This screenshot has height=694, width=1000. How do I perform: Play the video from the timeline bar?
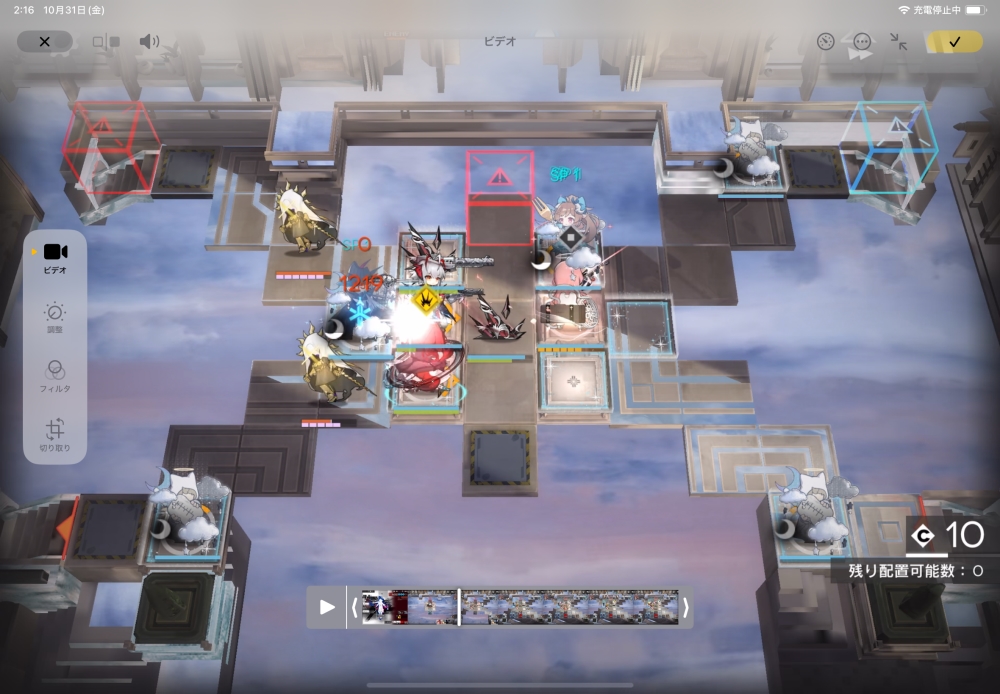click(327, 607)
